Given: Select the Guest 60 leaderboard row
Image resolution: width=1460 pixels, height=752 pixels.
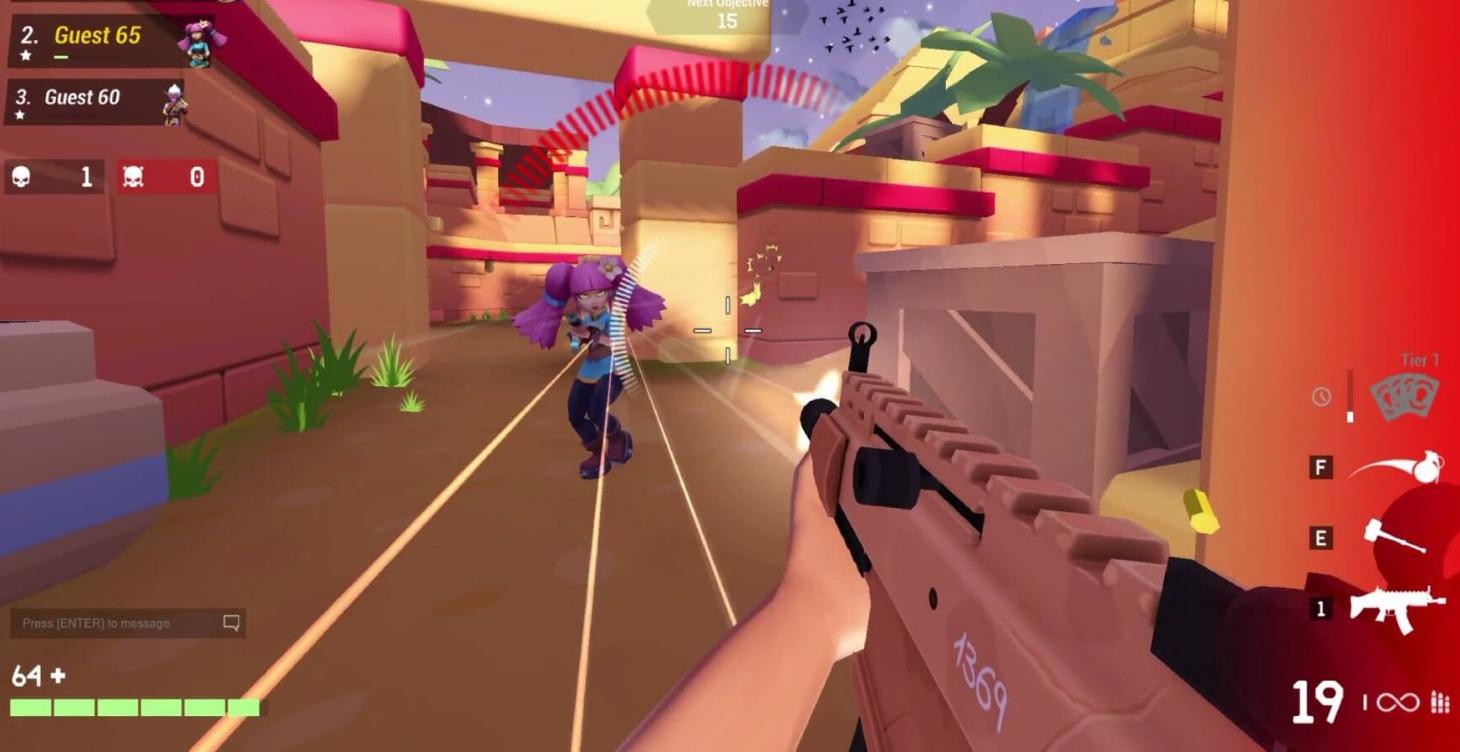Looking at the screenshot, I should [95, 100].
